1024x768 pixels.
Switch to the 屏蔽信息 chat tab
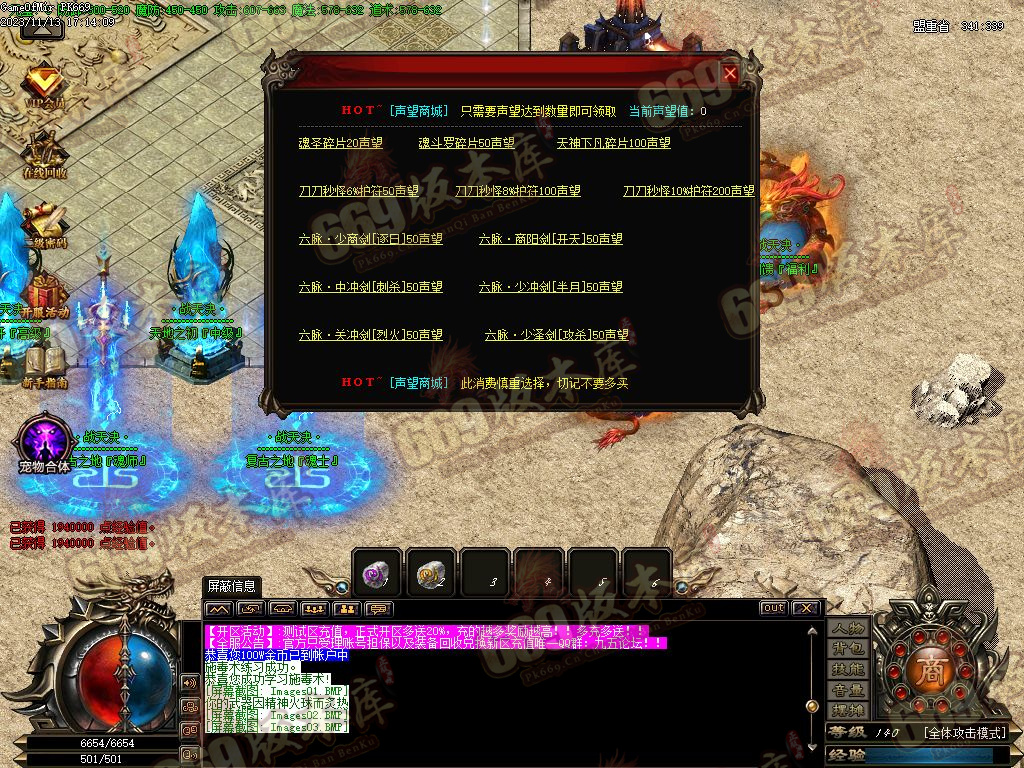[x=231, y=586]
